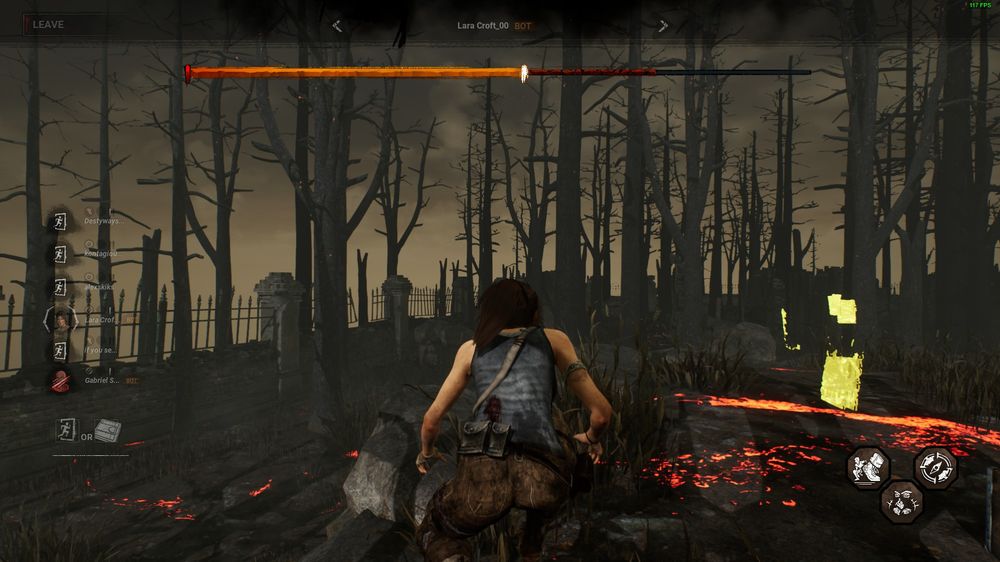Select Kontagiou's escaped status icon
The width and height of the screenshot is (1000, 562).
pos(61,254)
